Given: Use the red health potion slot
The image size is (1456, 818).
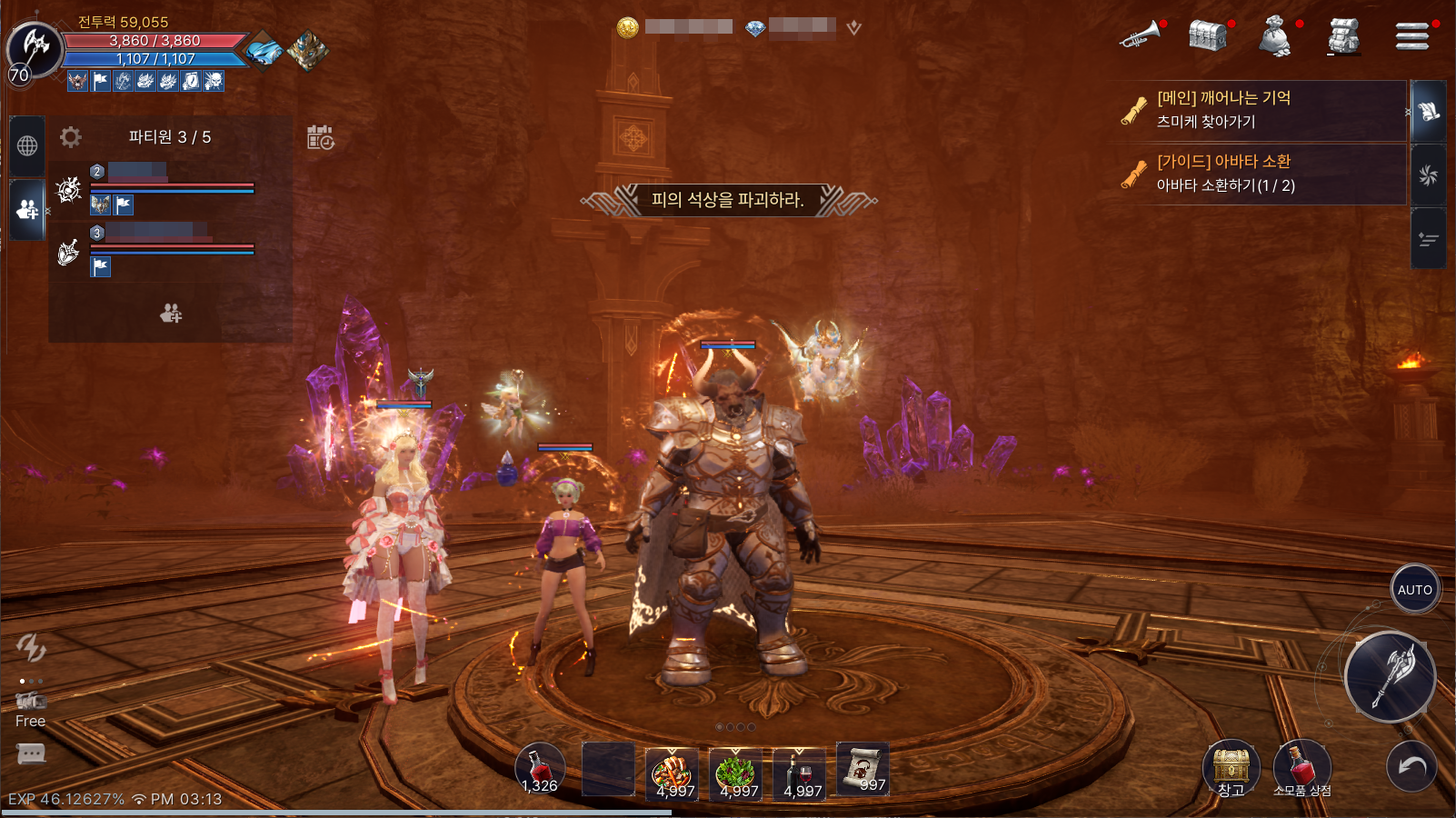Looking at the screenshot, I should point(540,769).
